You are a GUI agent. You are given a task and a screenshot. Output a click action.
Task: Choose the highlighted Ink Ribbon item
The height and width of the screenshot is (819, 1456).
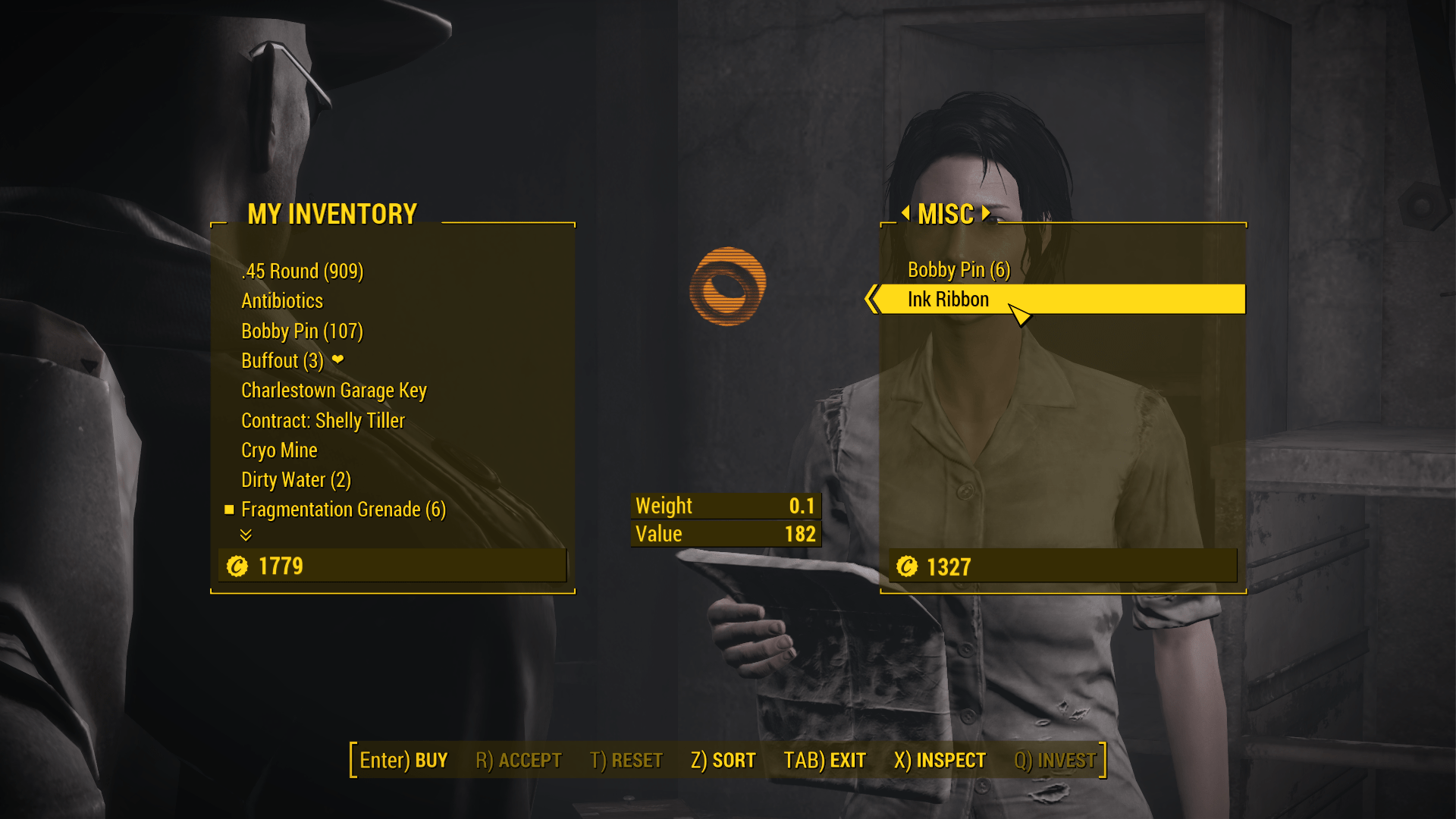tap(948, 300)
